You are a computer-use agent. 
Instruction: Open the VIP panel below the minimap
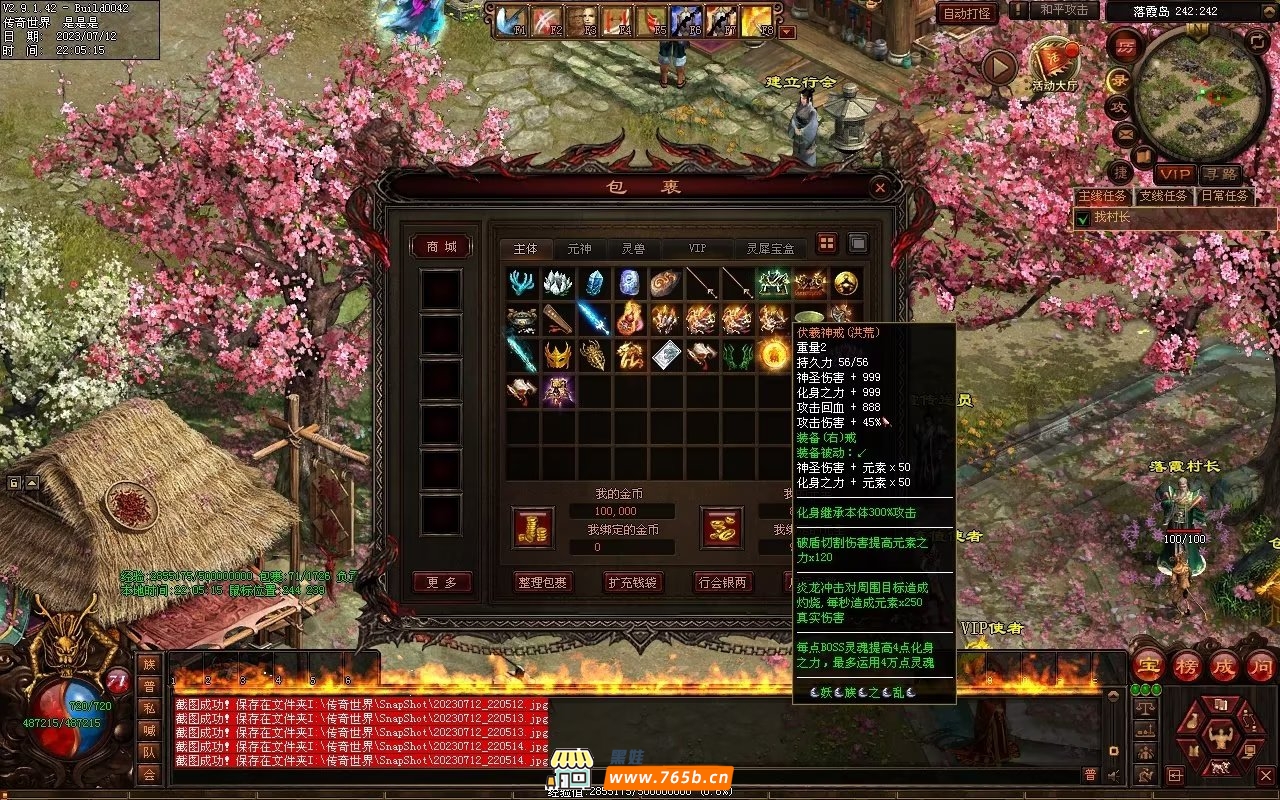tap(1175, 174)
